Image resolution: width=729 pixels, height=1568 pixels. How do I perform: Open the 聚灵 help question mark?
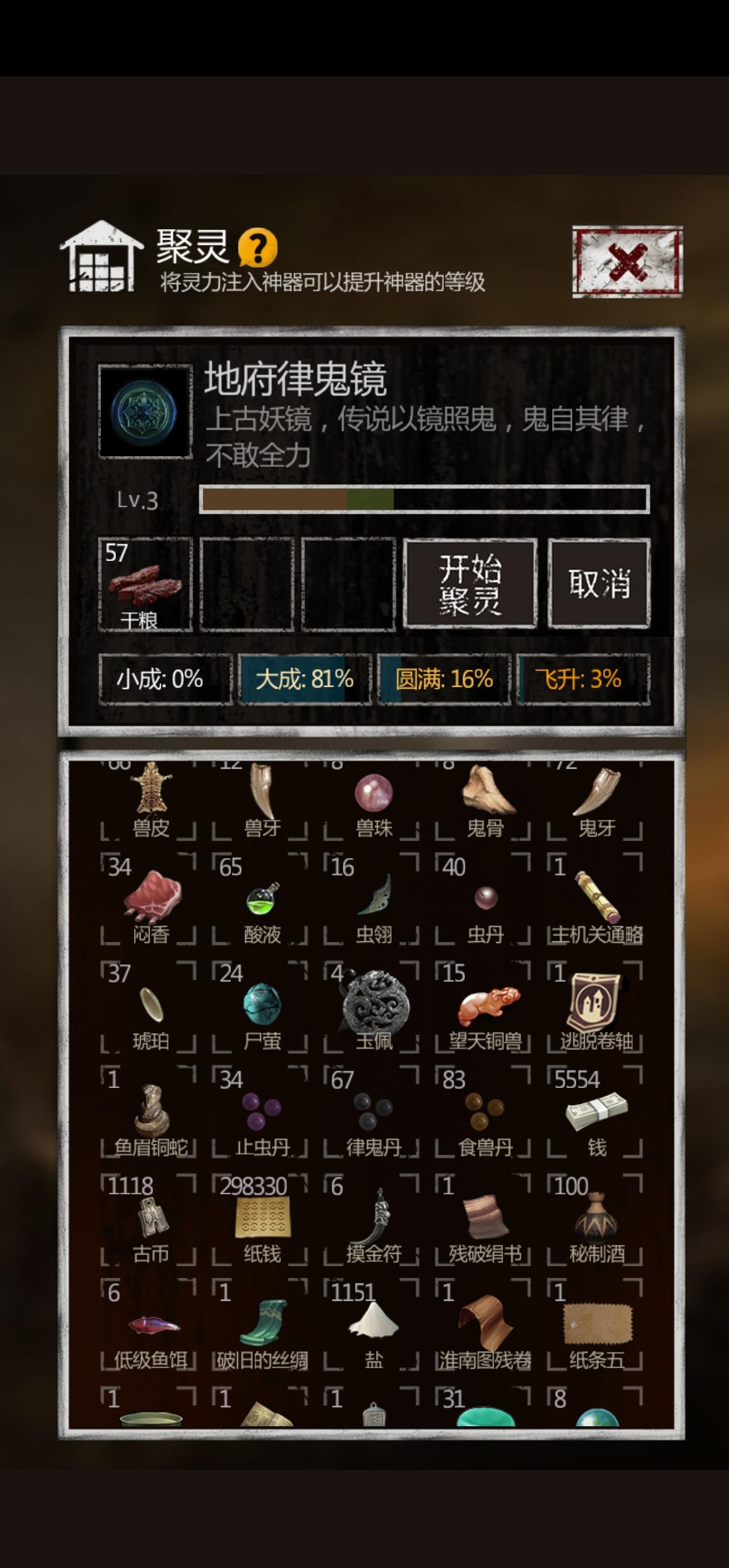[258, 250]
